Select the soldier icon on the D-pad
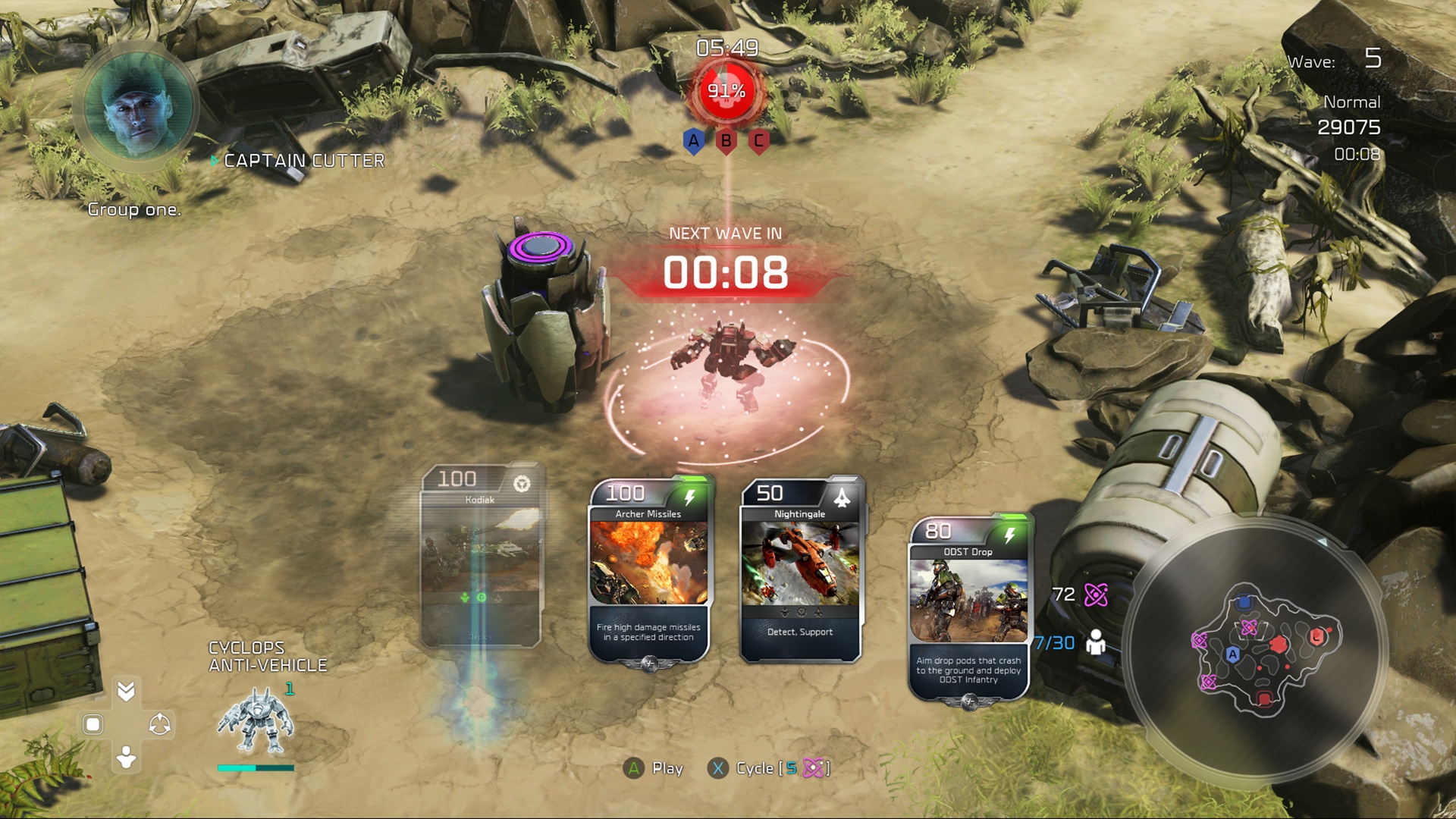This screenshot has height=819, width=1456. tap(126, 756)
